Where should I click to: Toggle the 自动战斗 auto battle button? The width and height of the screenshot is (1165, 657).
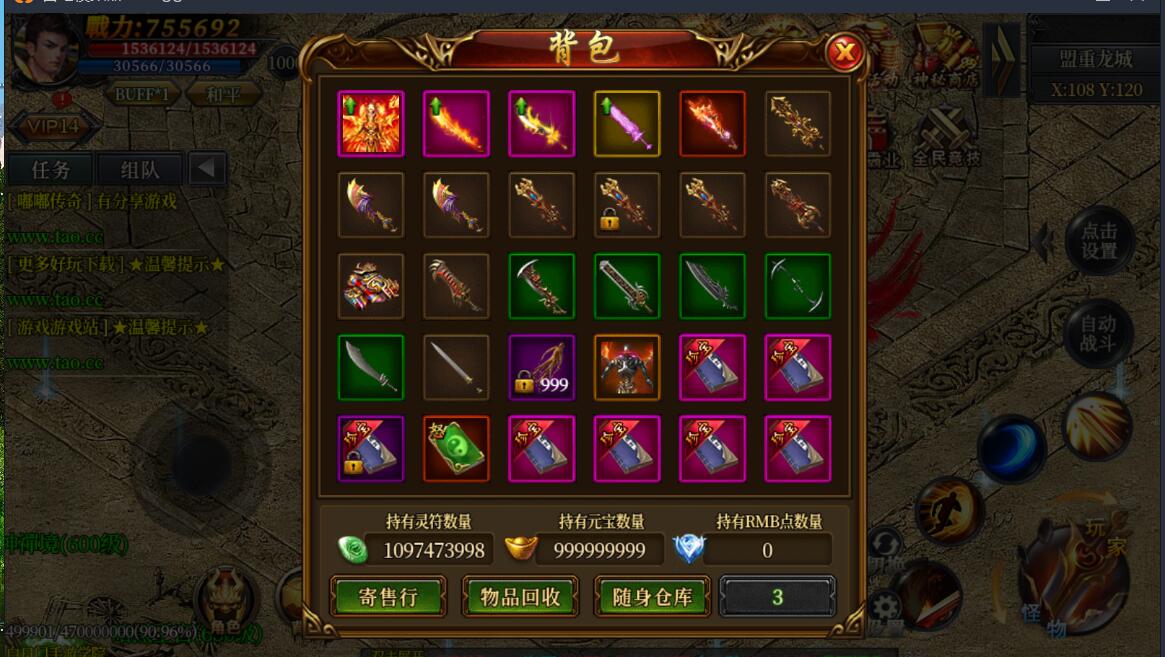coord(1098,334)
